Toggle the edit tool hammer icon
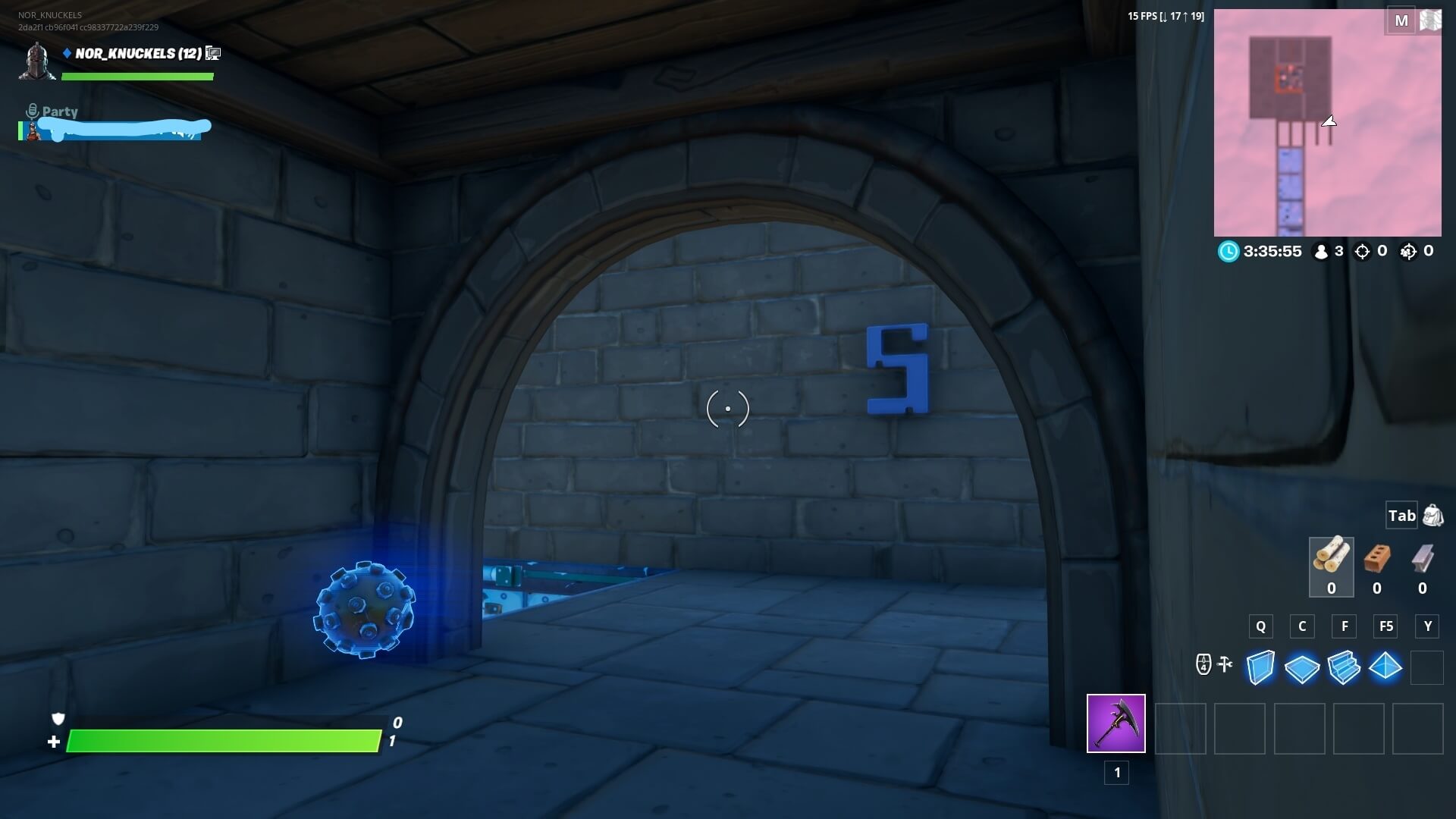The height and width of the screenshot is (819, 1456). pyautogui.click(x=1225, y=664)
